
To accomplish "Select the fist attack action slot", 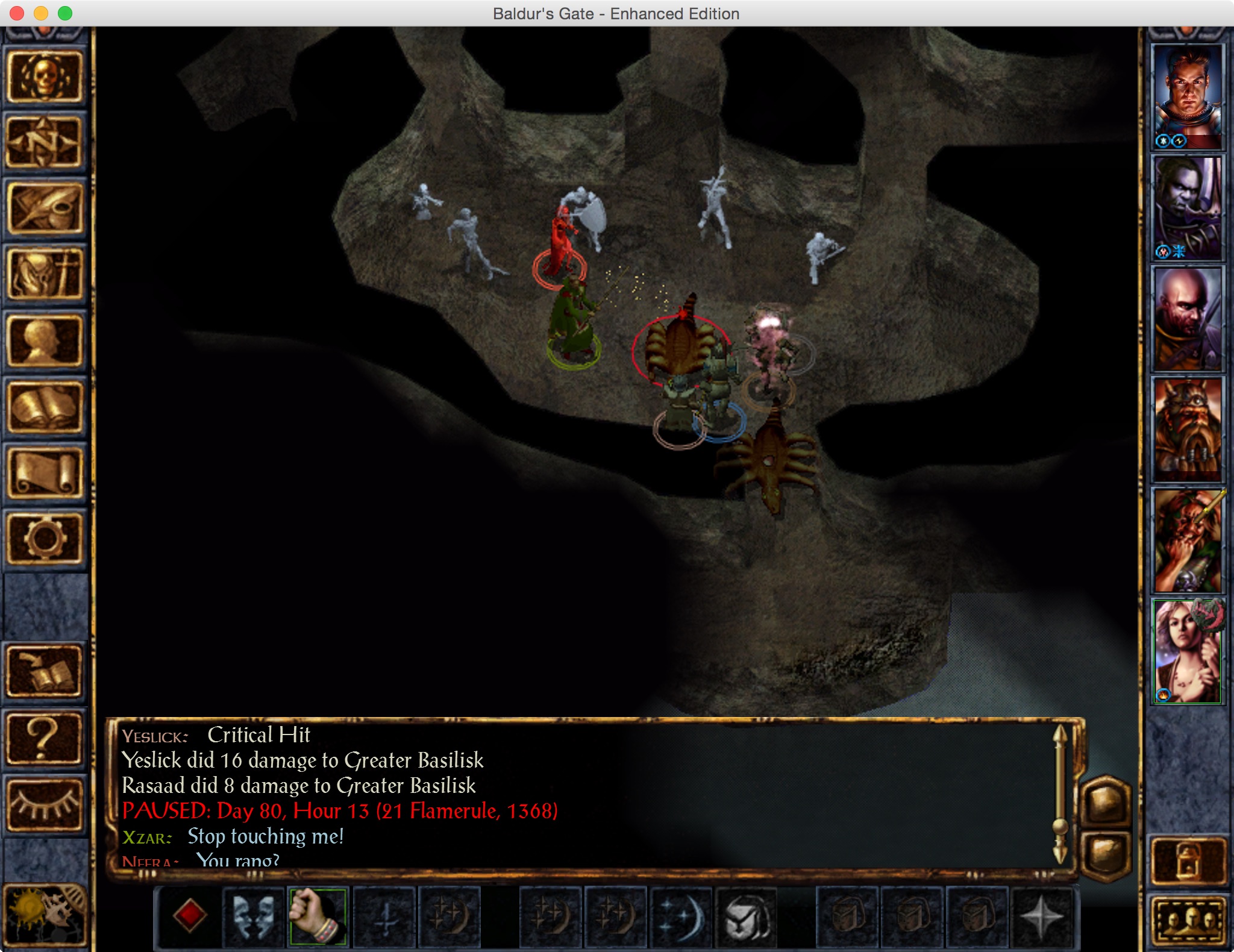I will pyautogui.click(x=318, y=917).
